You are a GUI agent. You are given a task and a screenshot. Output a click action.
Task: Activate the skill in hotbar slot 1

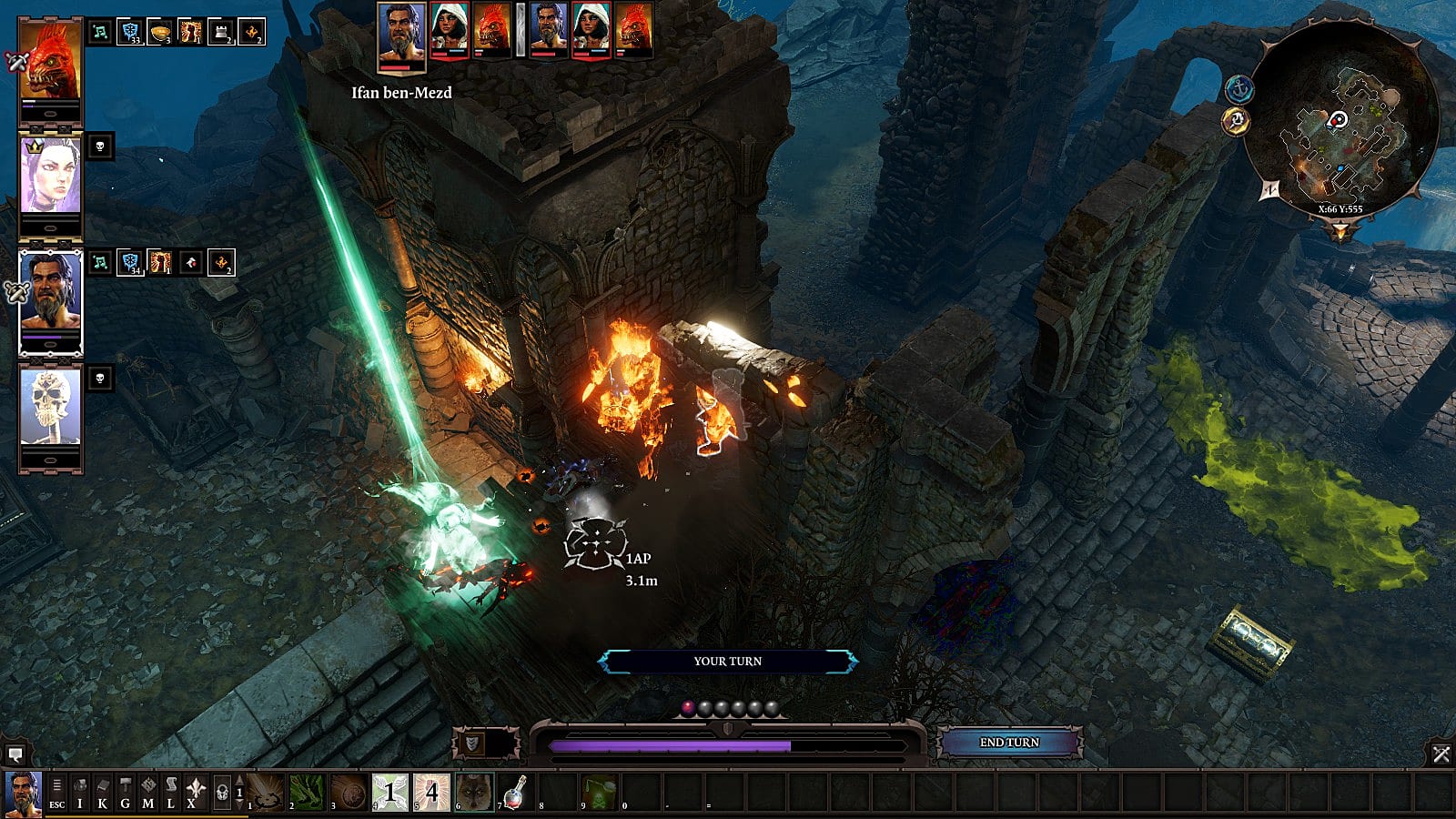(x=267, y=793)
